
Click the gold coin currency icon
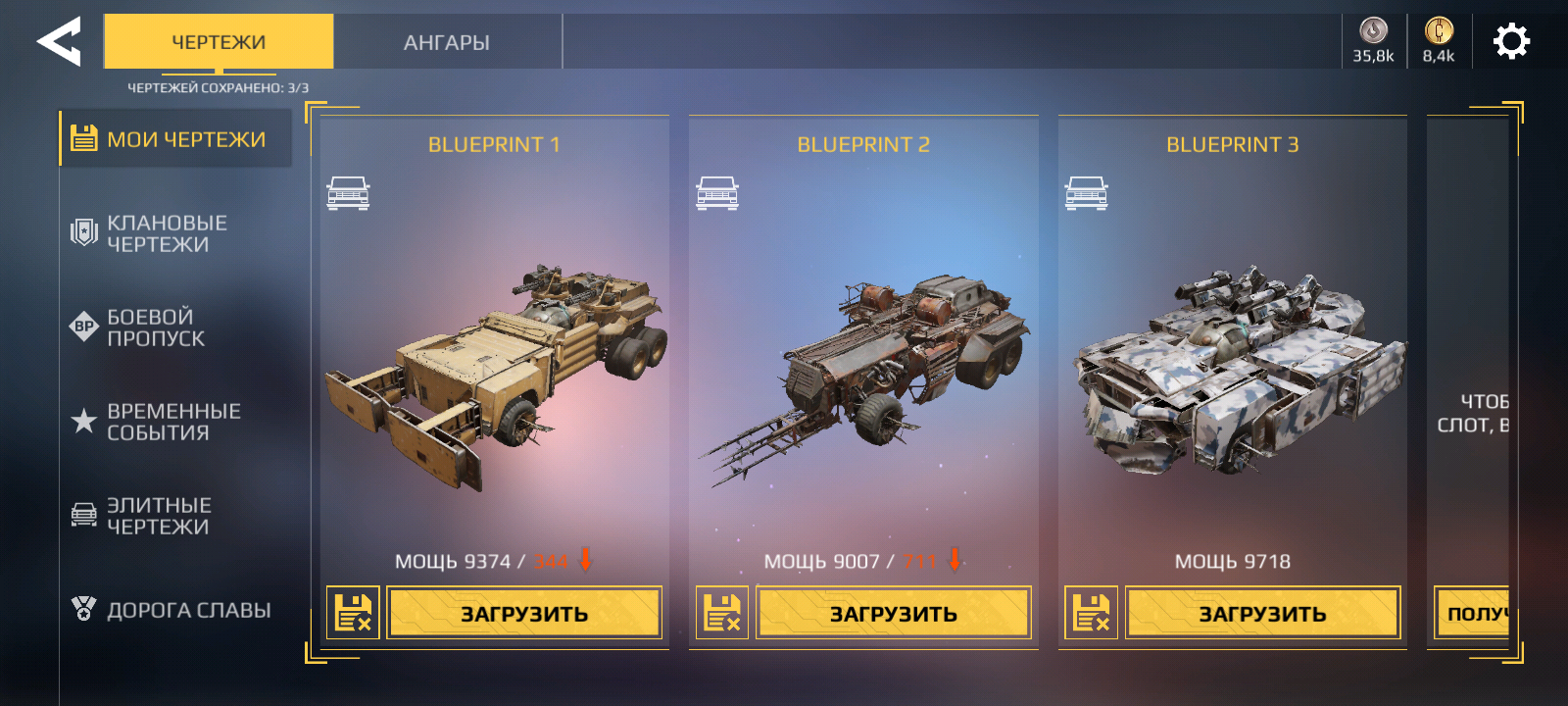tap(1438, 31)
